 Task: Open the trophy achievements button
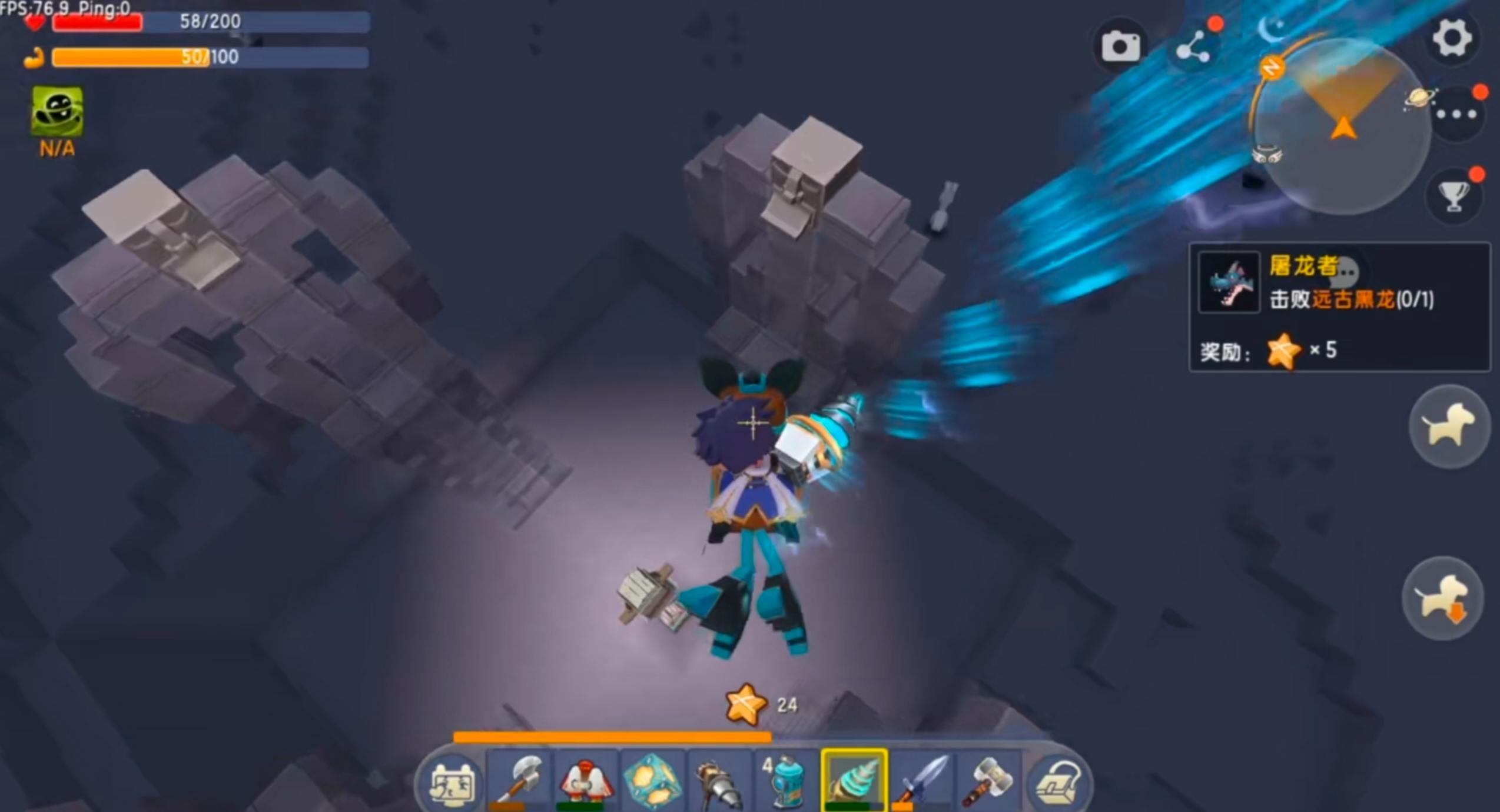tap(1453, 195)
